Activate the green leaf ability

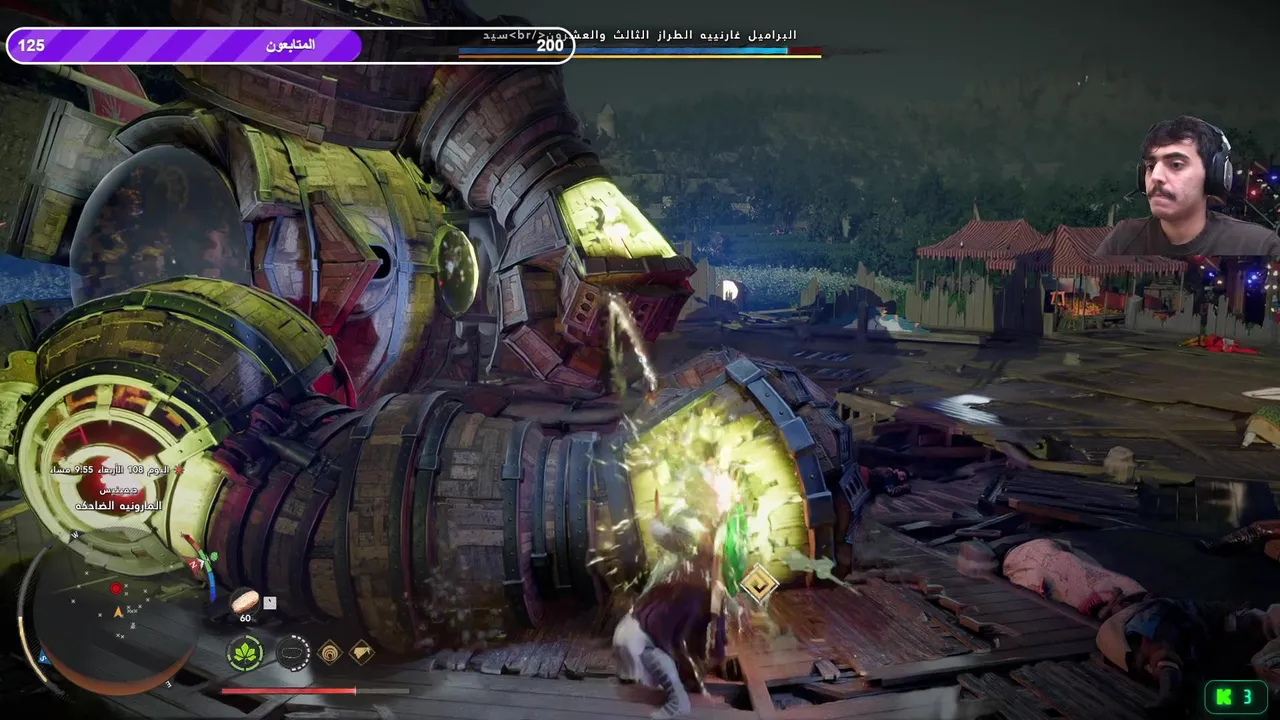click(244, 653)
